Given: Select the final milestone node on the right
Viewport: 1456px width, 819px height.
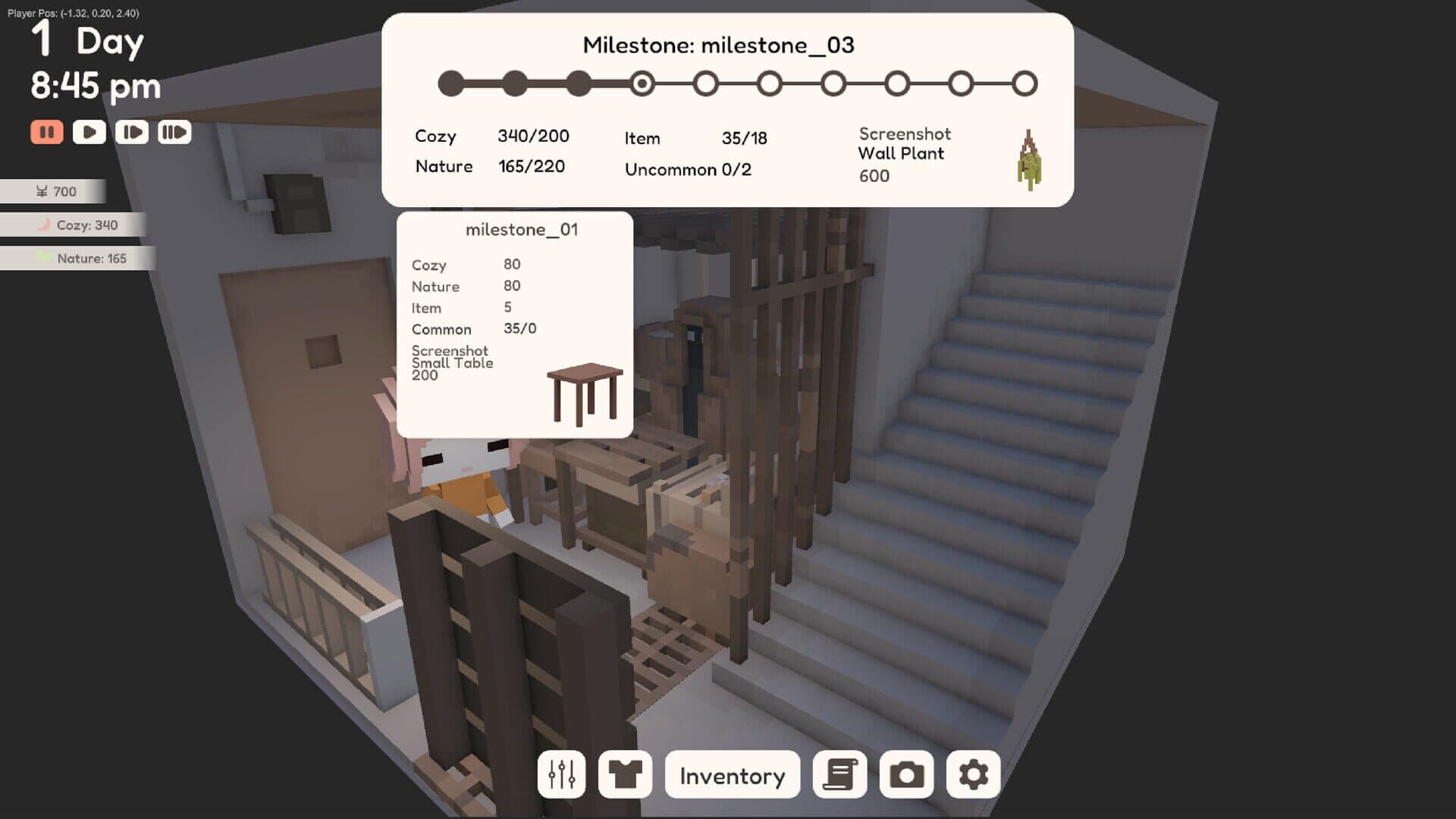Looking at the screenshot, I should 1025,84.
